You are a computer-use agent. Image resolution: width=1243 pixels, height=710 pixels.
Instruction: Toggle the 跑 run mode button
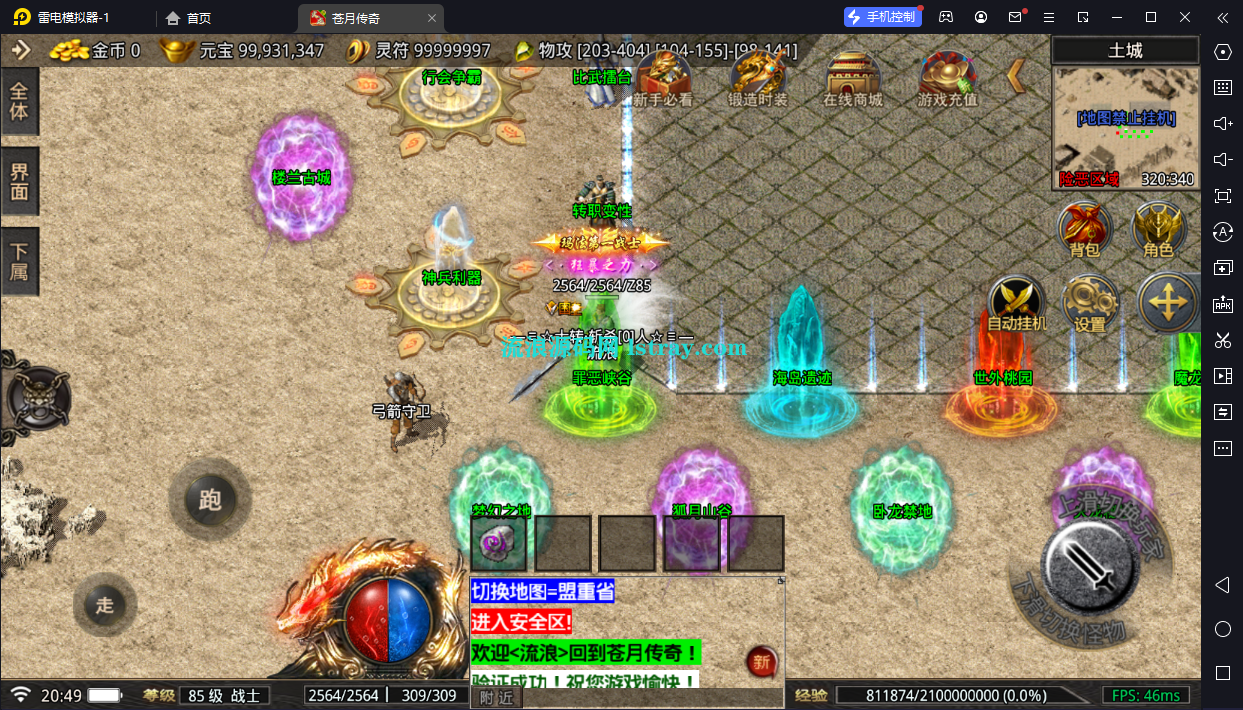click(210, 500)
